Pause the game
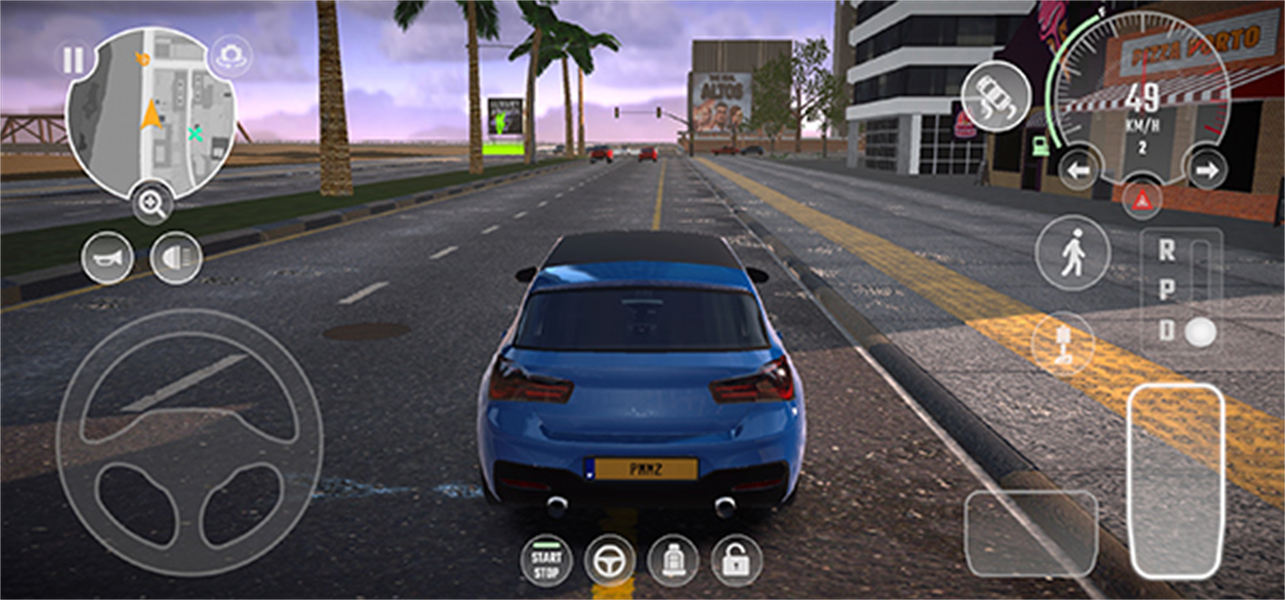1285x600 pixels. 74,61
